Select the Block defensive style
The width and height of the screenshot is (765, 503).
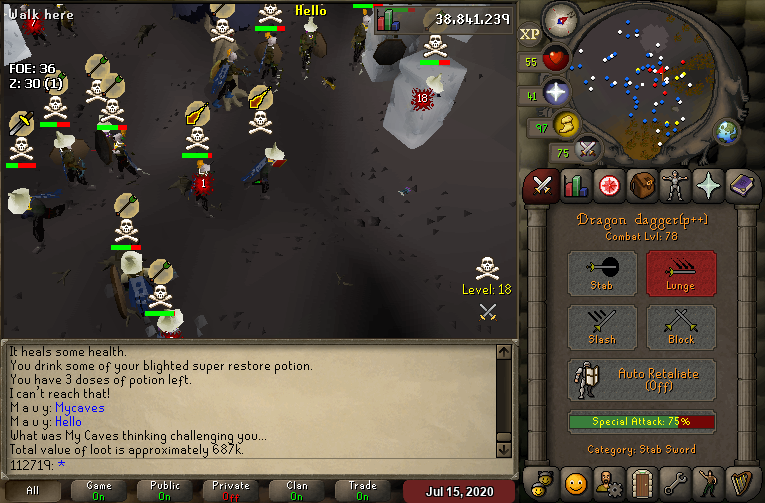click(x=680, y=327)
